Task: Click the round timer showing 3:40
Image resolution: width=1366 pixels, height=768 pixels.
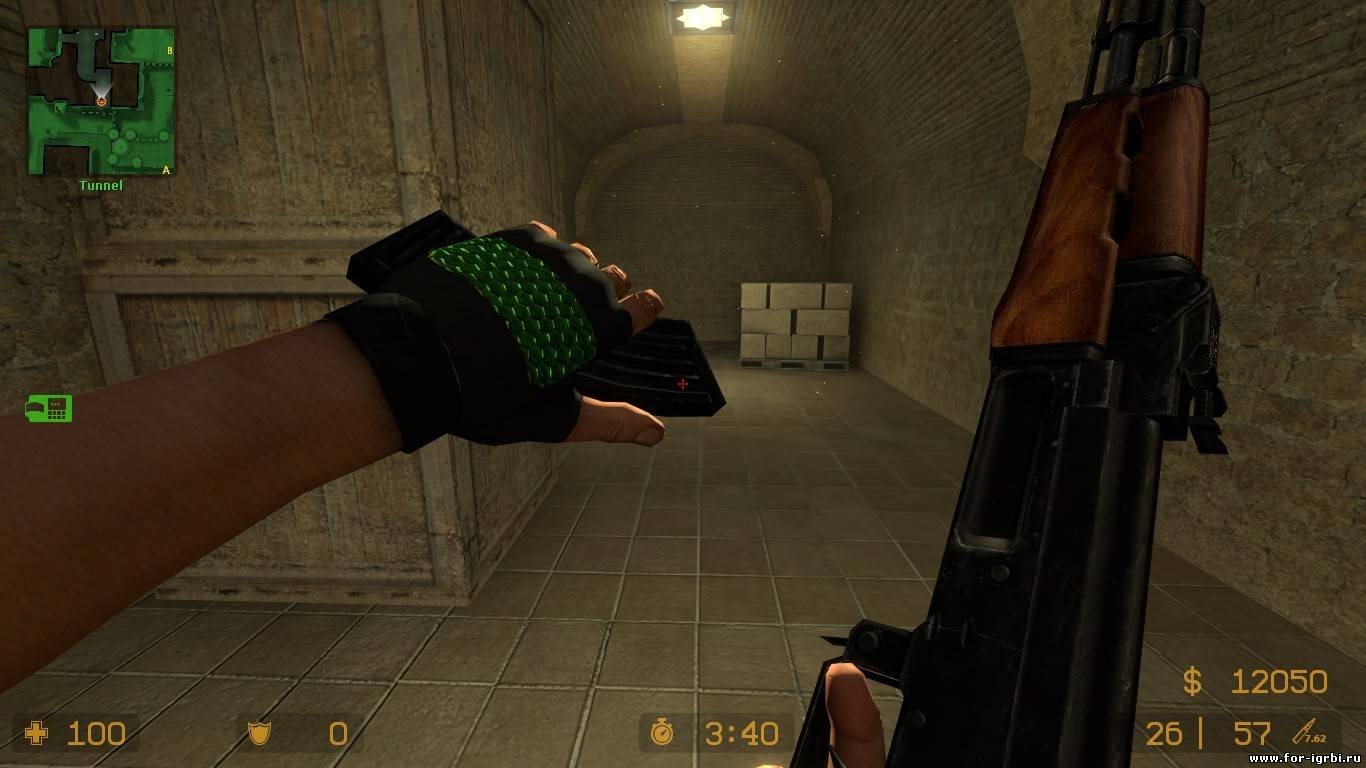Action: click(740, 734)
